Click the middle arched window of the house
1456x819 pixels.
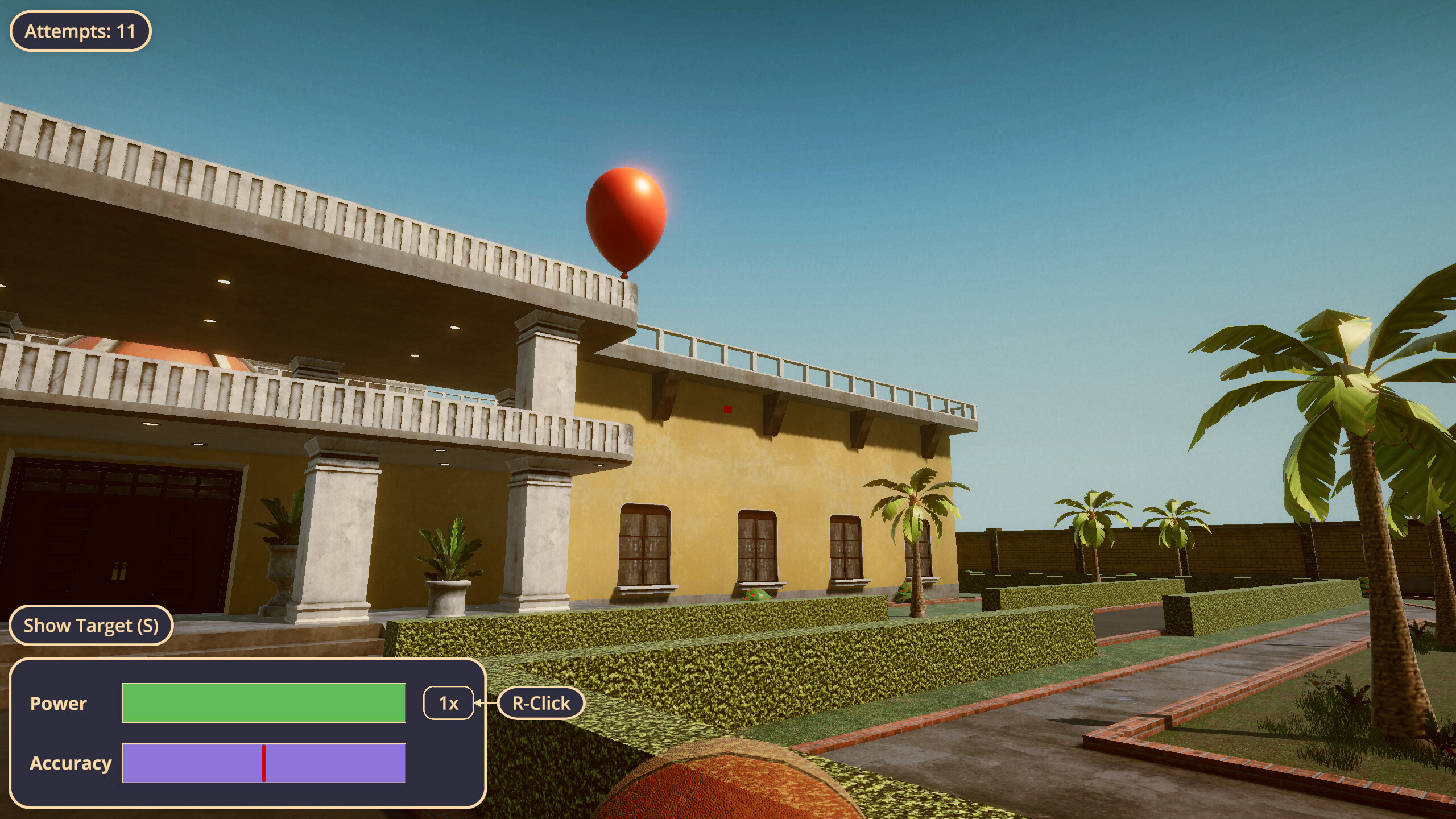tap(756, 546)
